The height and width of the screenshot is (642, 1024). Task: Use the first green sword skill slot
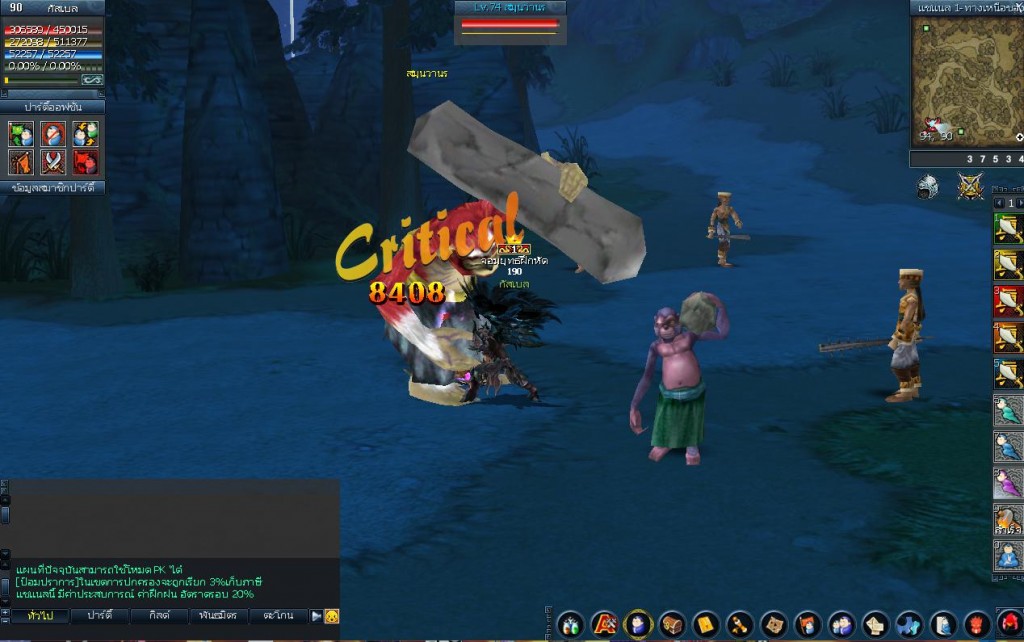[1007, 230]
